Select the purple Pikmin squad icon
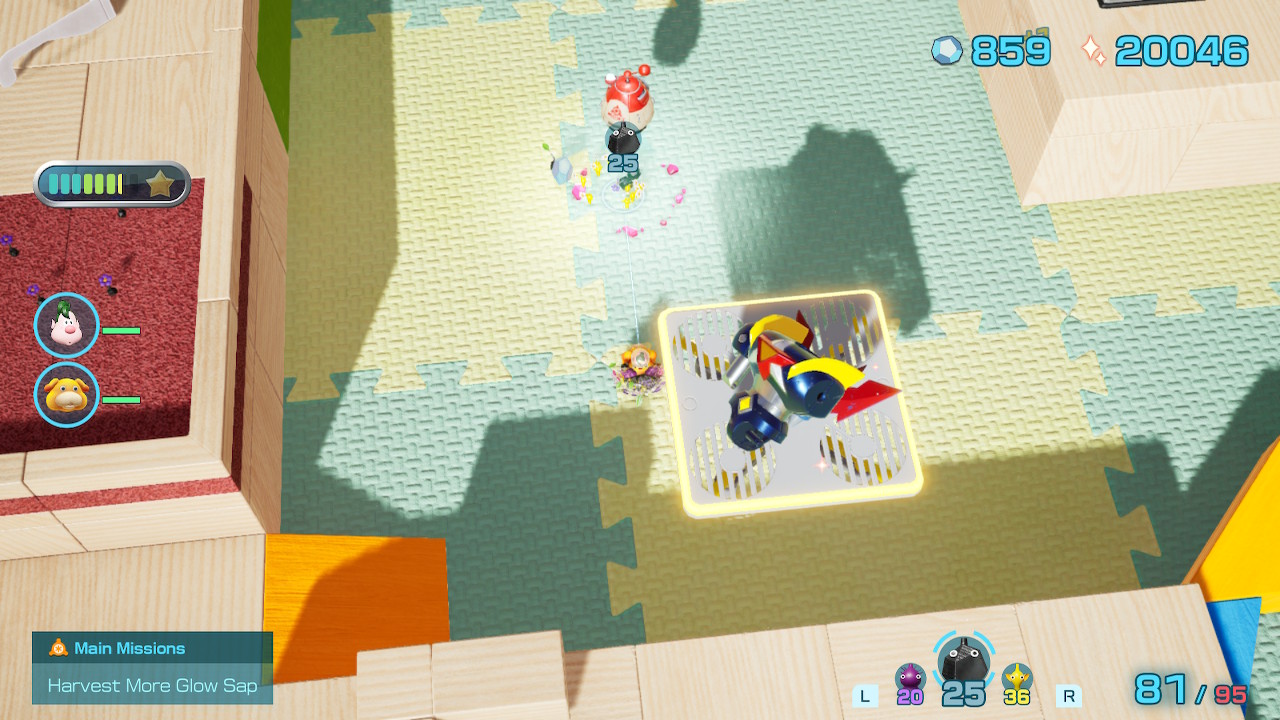Screen dimensions: 1280x720 (909, 678)
